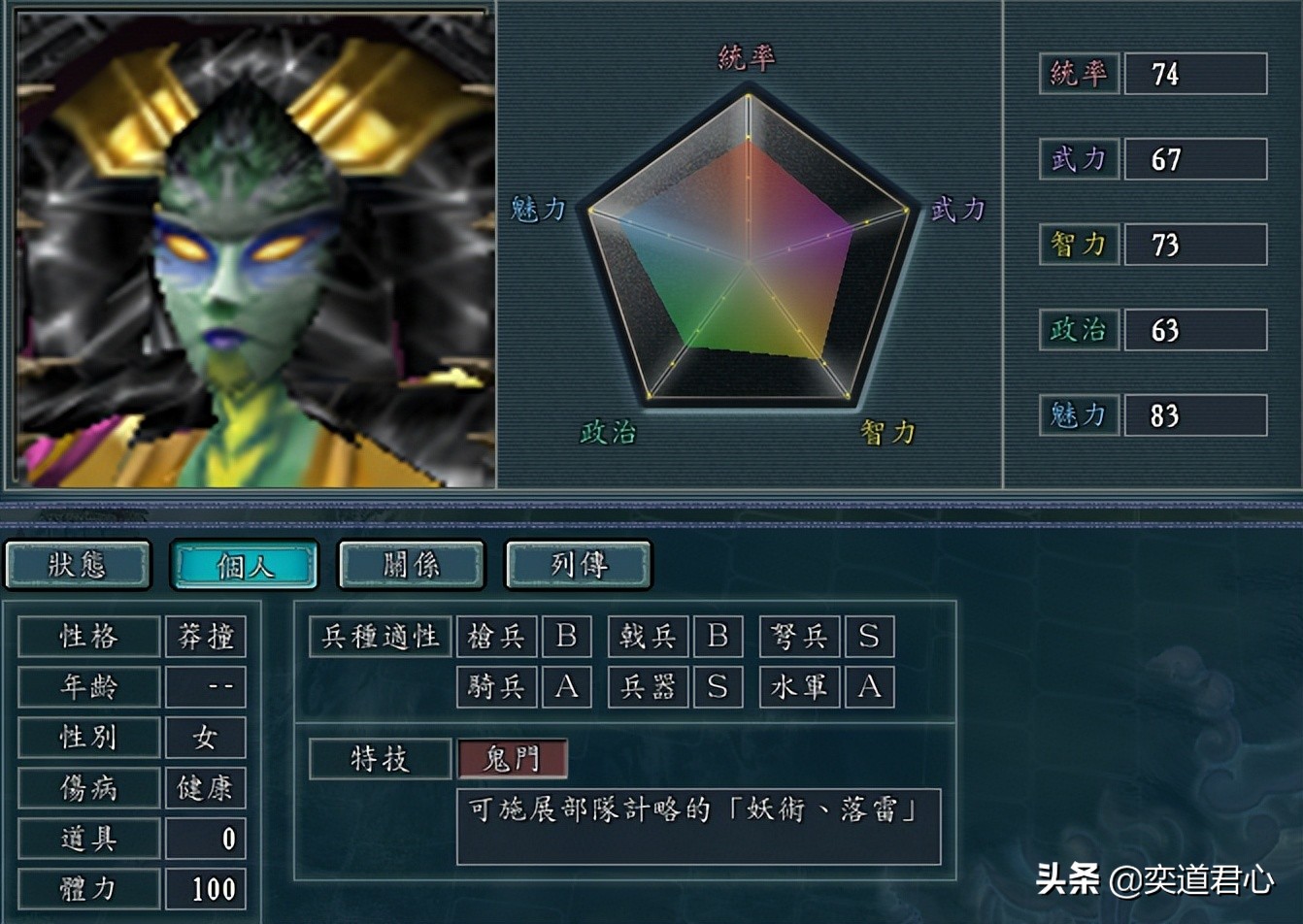The image size is (1303, 924).
Task: Switch to the 列傳 tab
Action: 577,564
